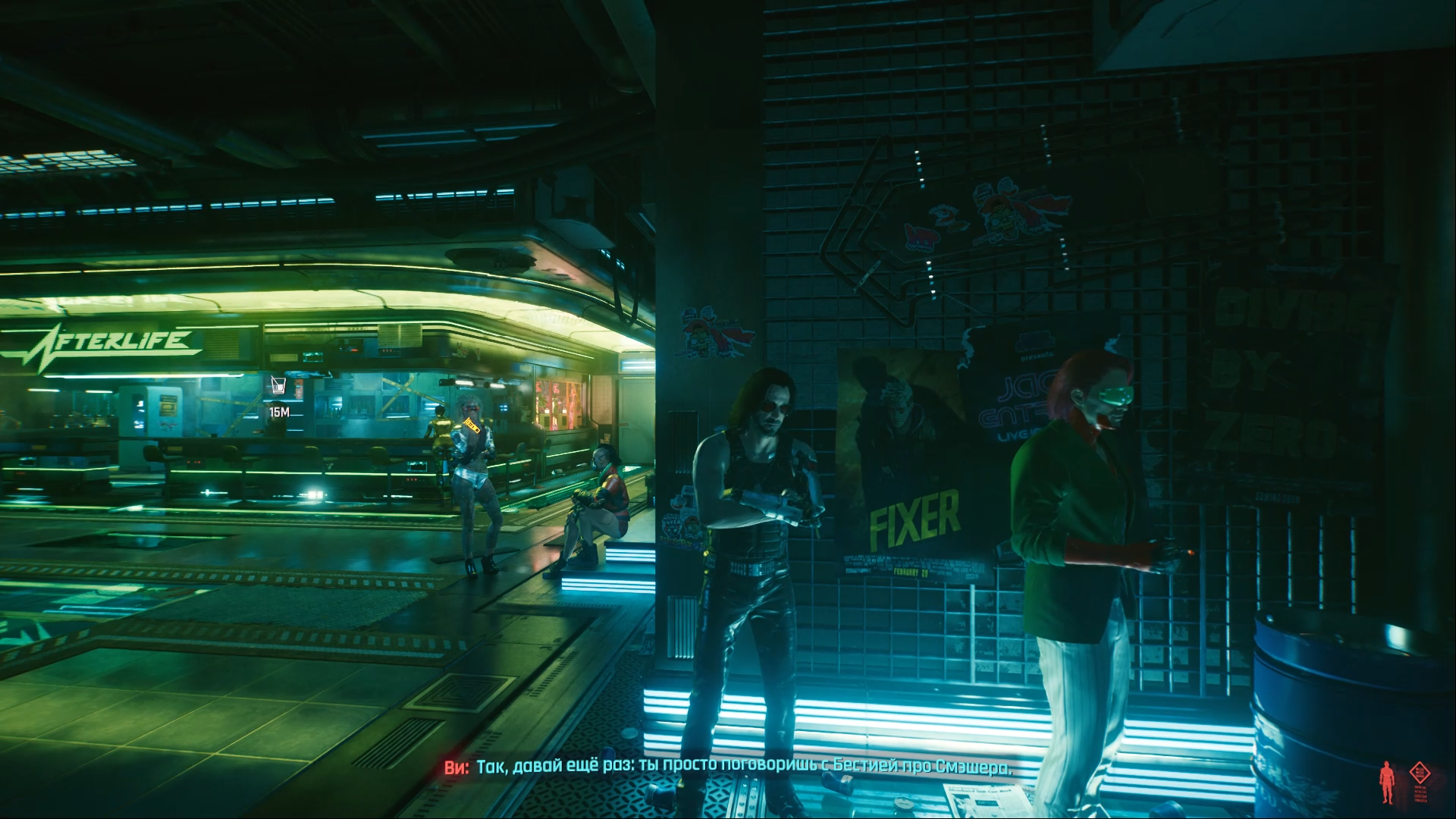
Task: Select the red body silhouette status icon
Action: [x=1387, y=782]
